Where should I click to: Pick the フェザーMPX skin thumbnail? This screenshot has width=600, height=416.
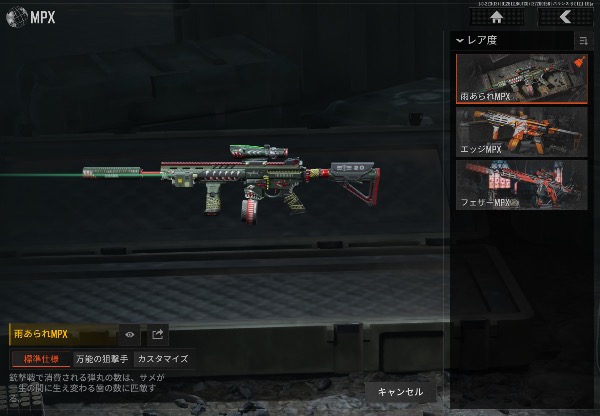pyautogui.click(x=521, y=185)
